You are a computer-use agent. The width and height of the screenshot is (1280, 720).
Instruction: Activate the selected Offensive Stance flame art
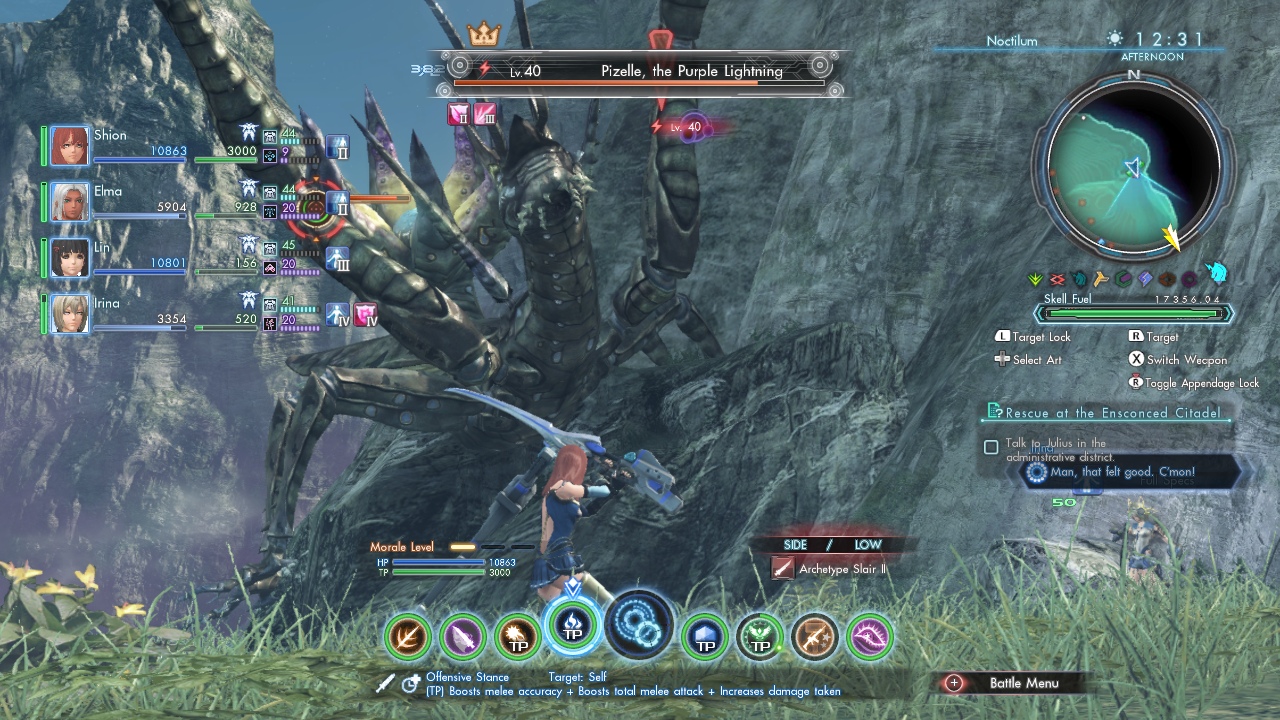point(573,625)
